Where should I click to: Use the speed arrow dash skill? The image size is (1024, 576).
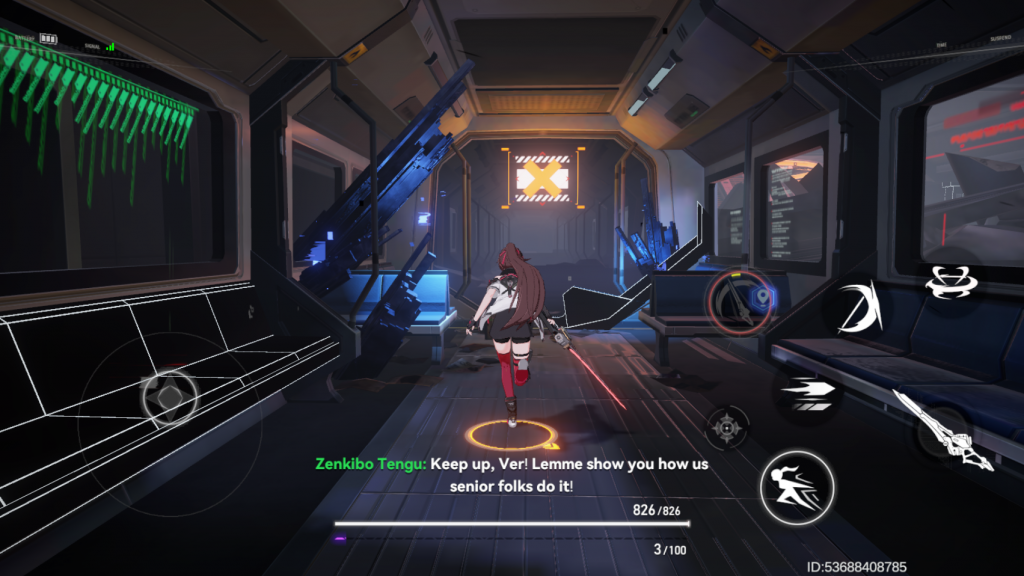click(802, 390)
